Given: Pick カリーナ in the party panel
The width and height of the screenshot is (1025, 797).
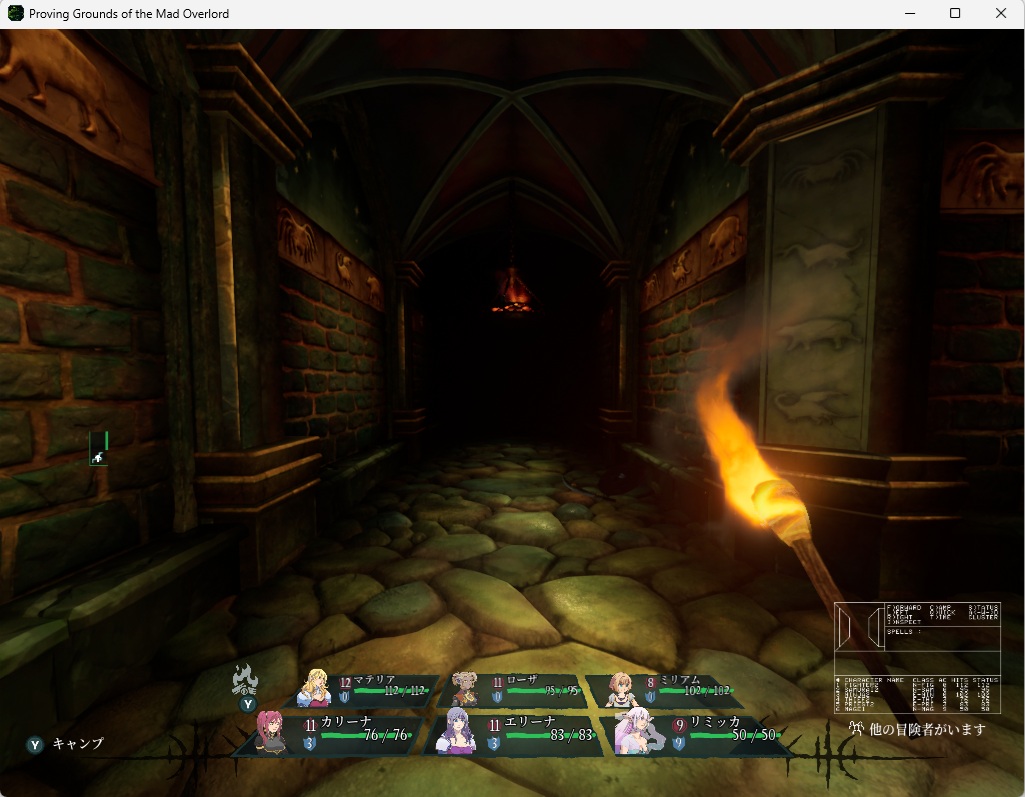Looking at the screenshot, I should (271, 732).
